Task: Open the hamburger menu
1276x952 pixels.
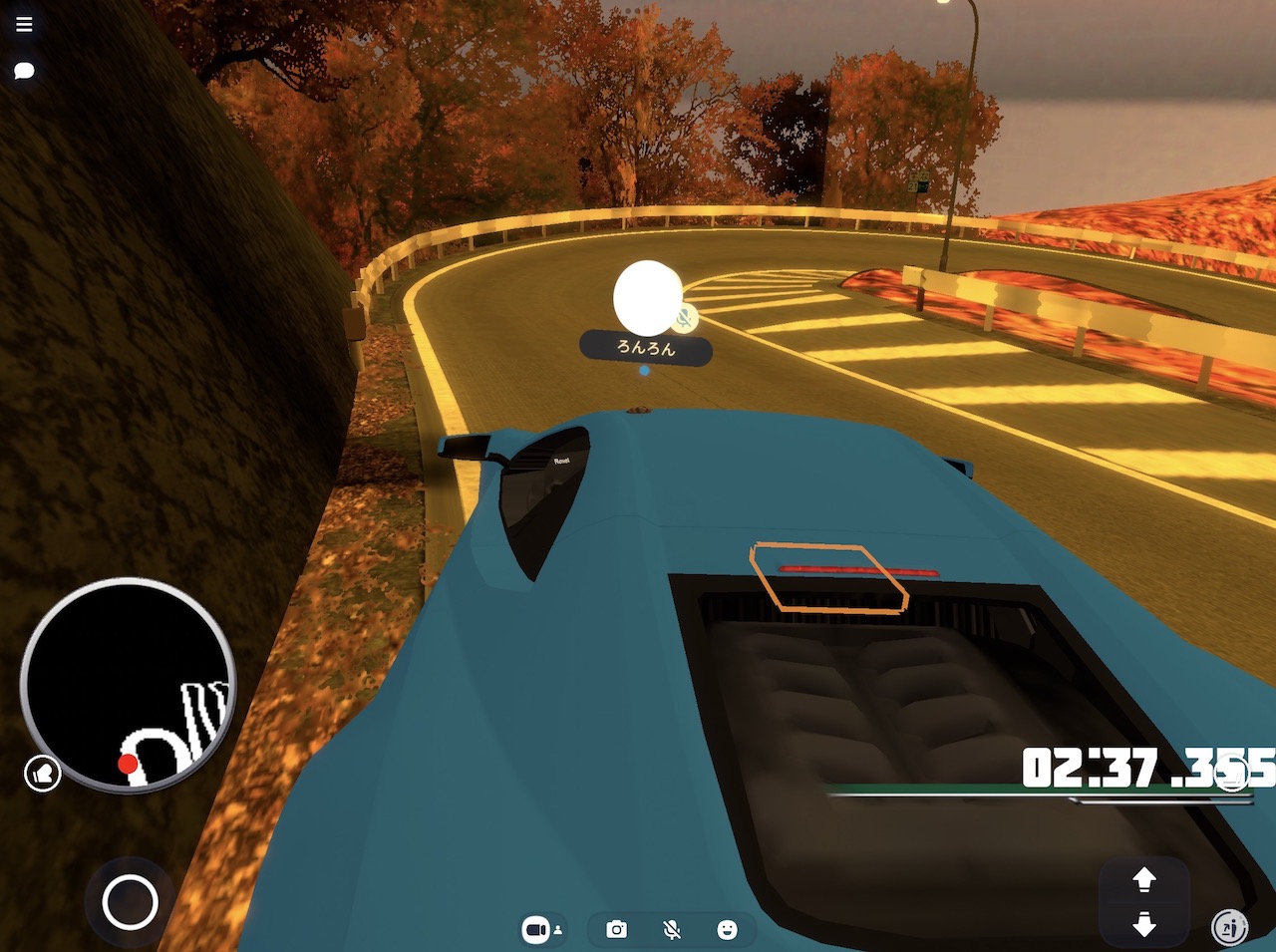Action: 24,24
